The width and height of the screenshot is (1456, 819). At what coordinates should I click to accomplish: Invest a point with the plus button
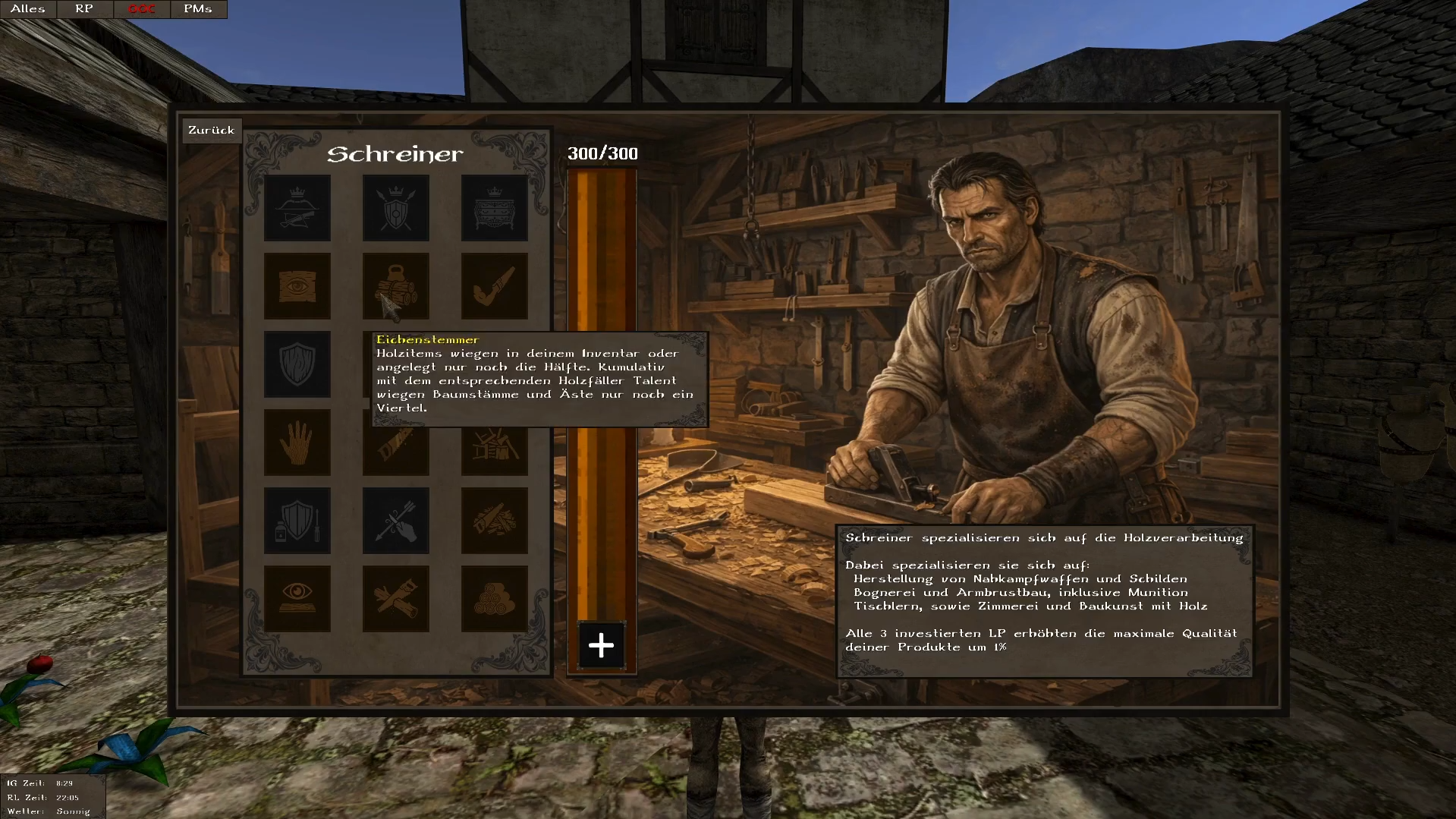click(601, 646)
